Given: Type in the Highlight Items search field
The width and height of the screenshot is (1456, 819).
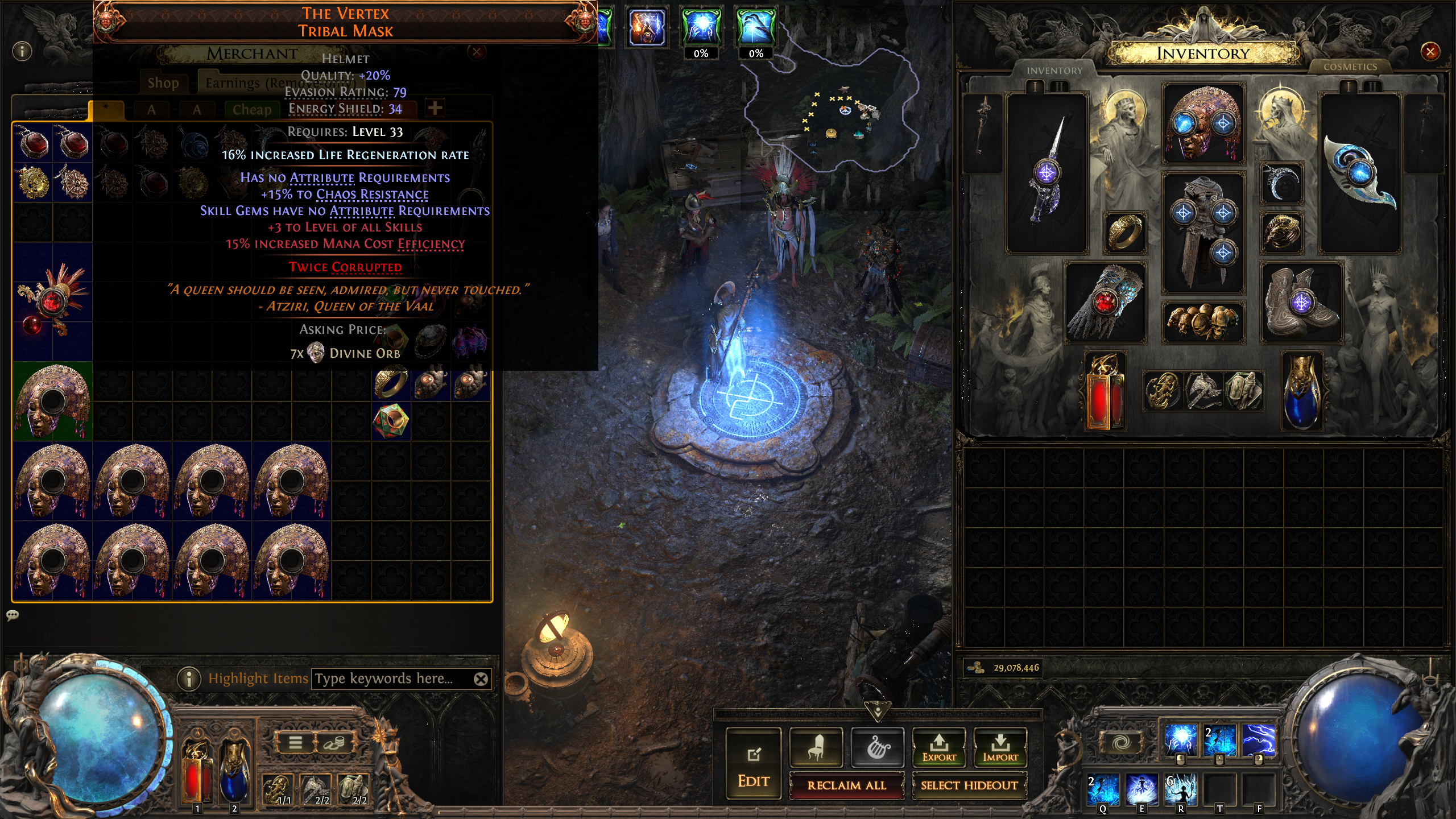Looking at the screenshot, I should click(392, 679).
